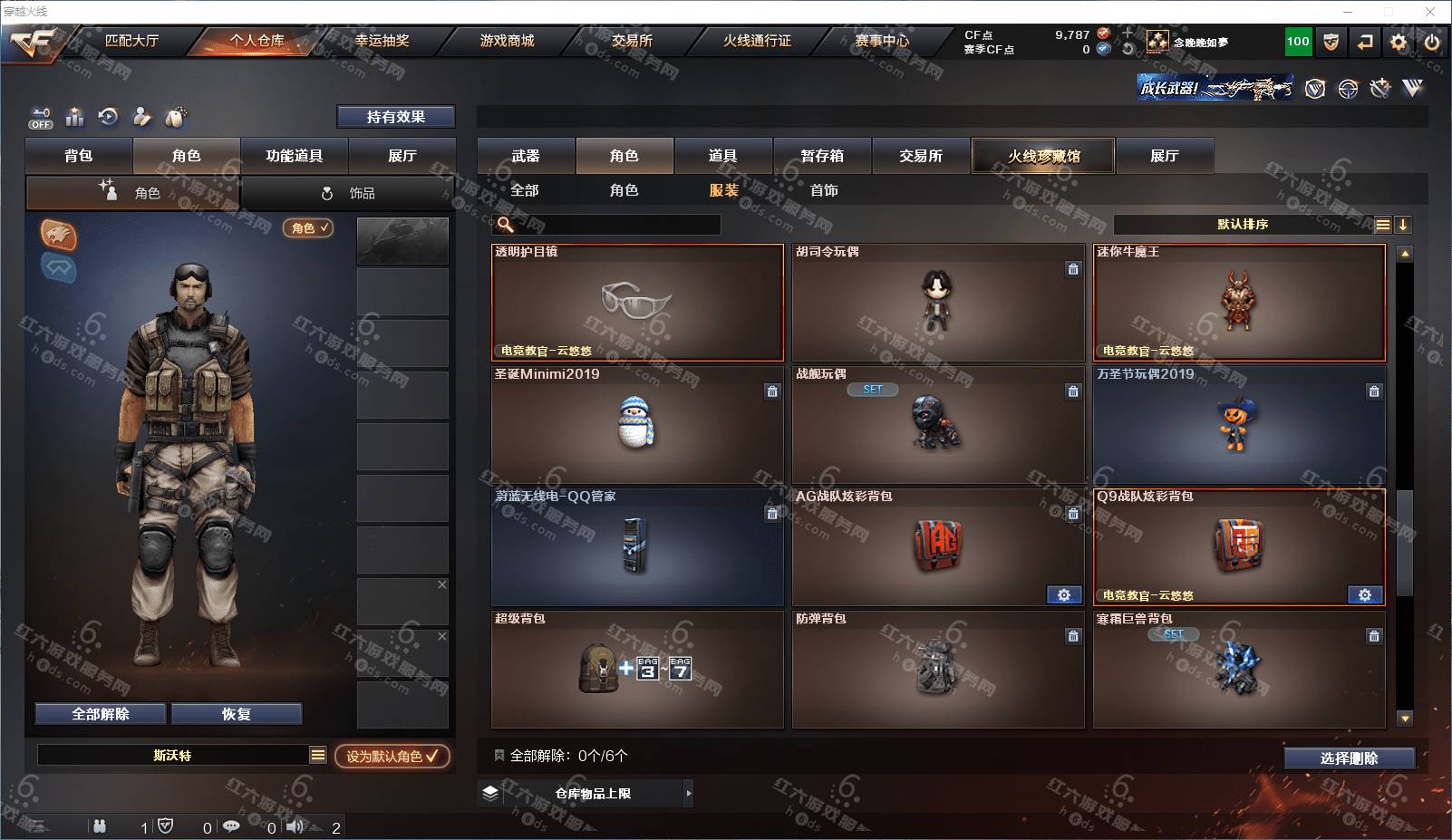
Task: Switch to the 武器 tab
Action: 526,156
